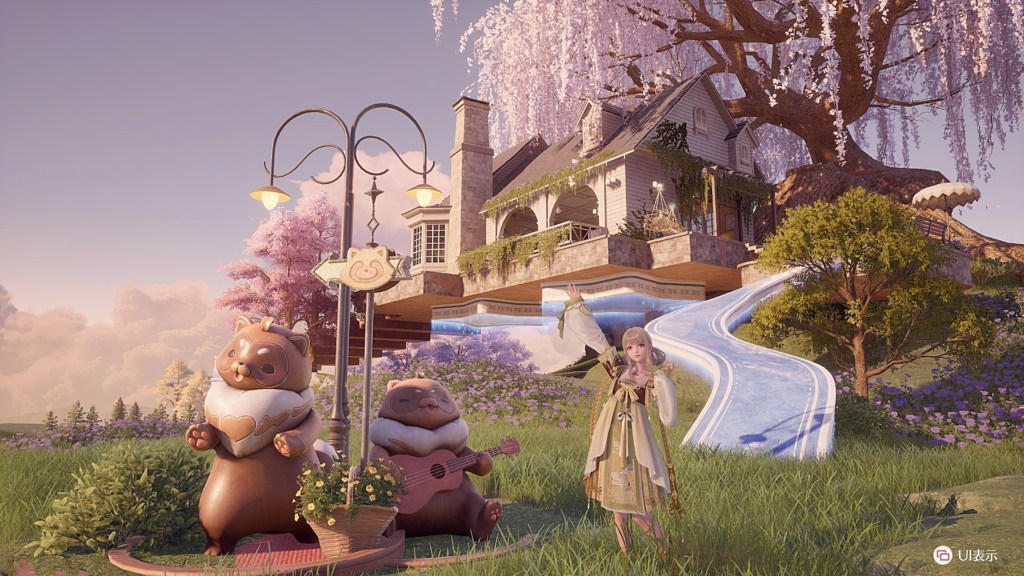The height and width of the screenshot is (576, 1024).
Task: Toggle the UI表示 display button
Action: pos(943,554)
